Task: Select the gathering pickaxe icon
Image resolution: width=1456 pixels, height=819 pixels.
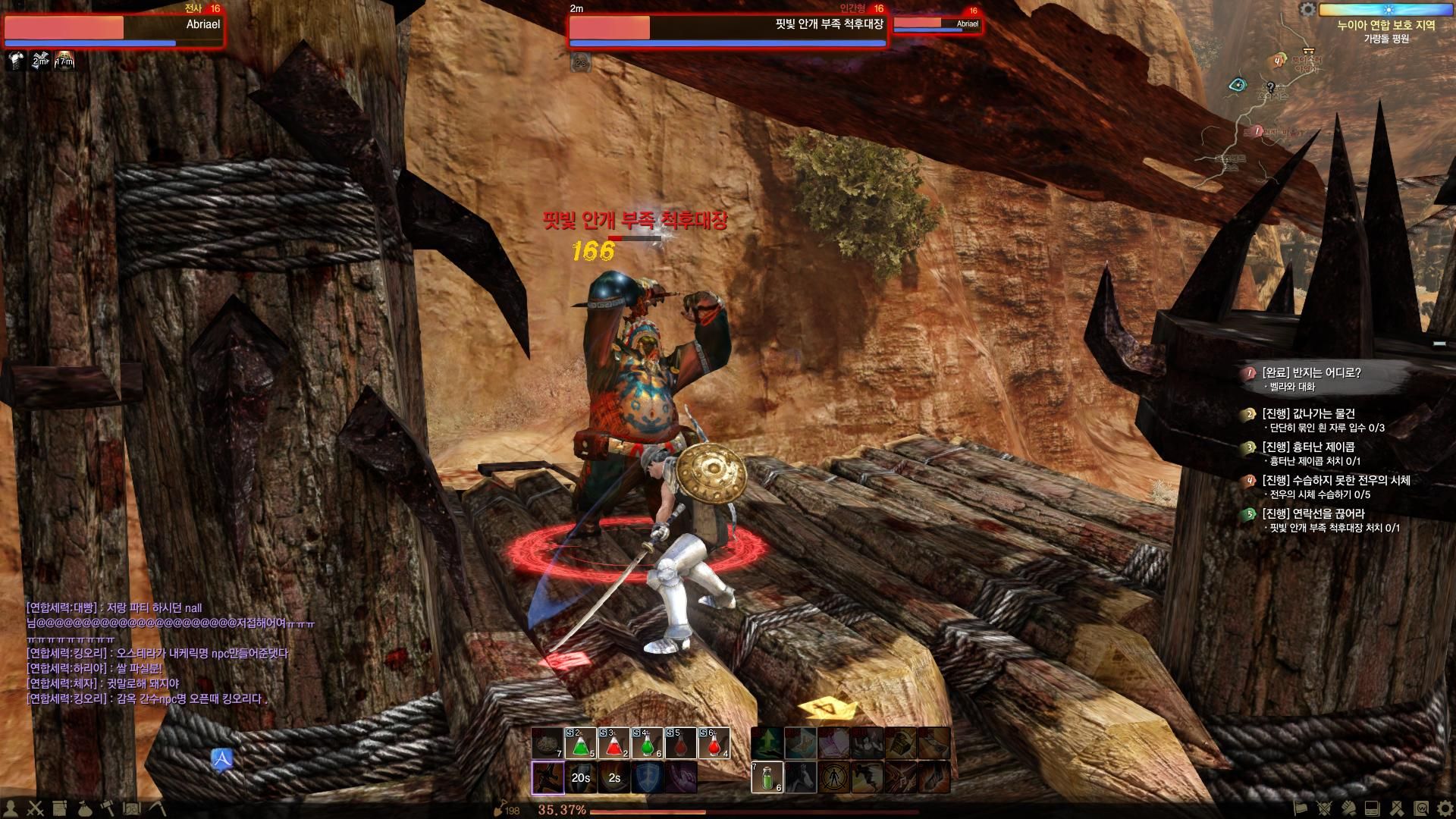Action: [x=156, y=808]
